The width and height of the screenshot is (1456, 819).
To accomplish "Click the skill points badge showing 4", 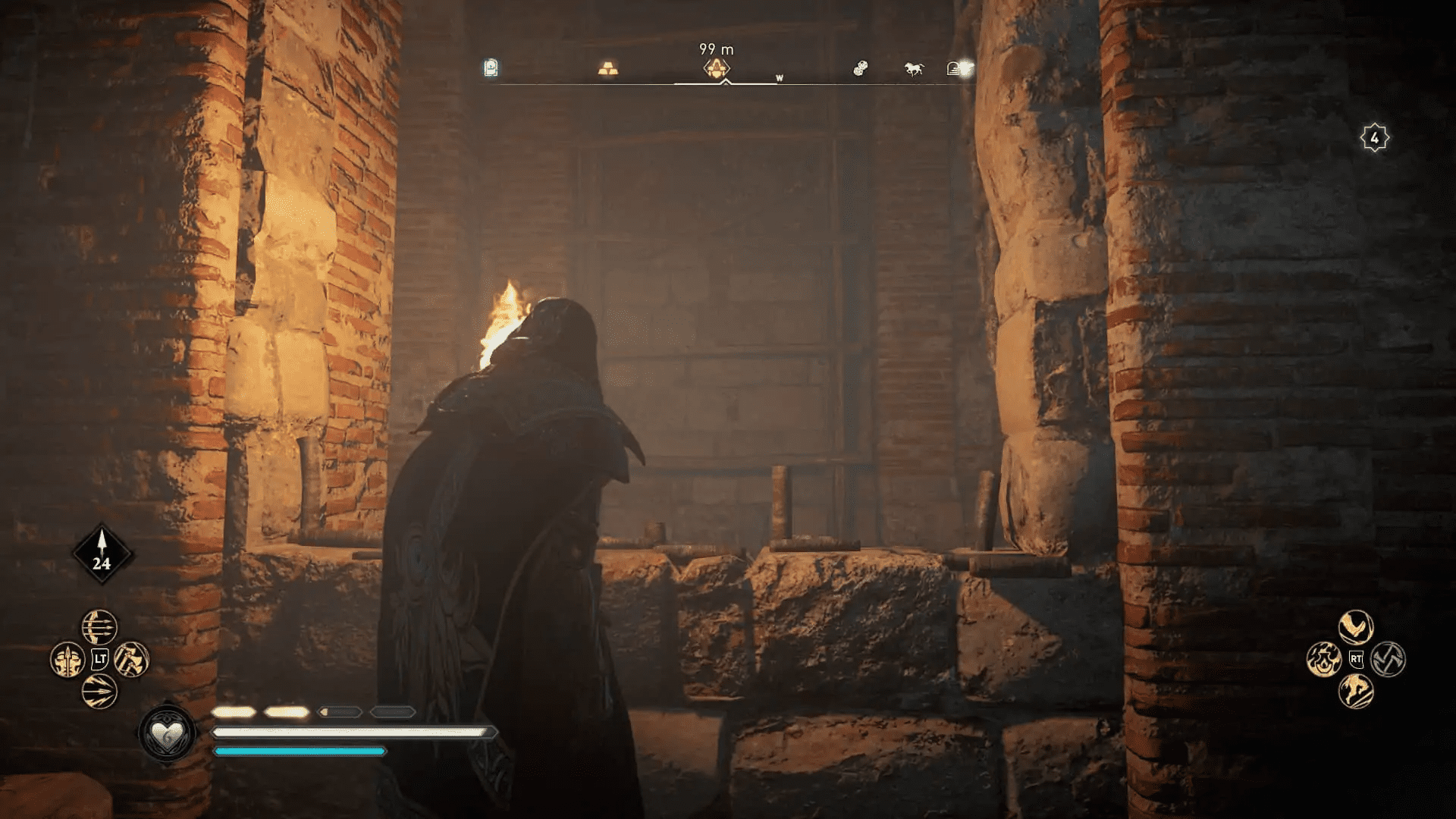I will point(1374,136).
